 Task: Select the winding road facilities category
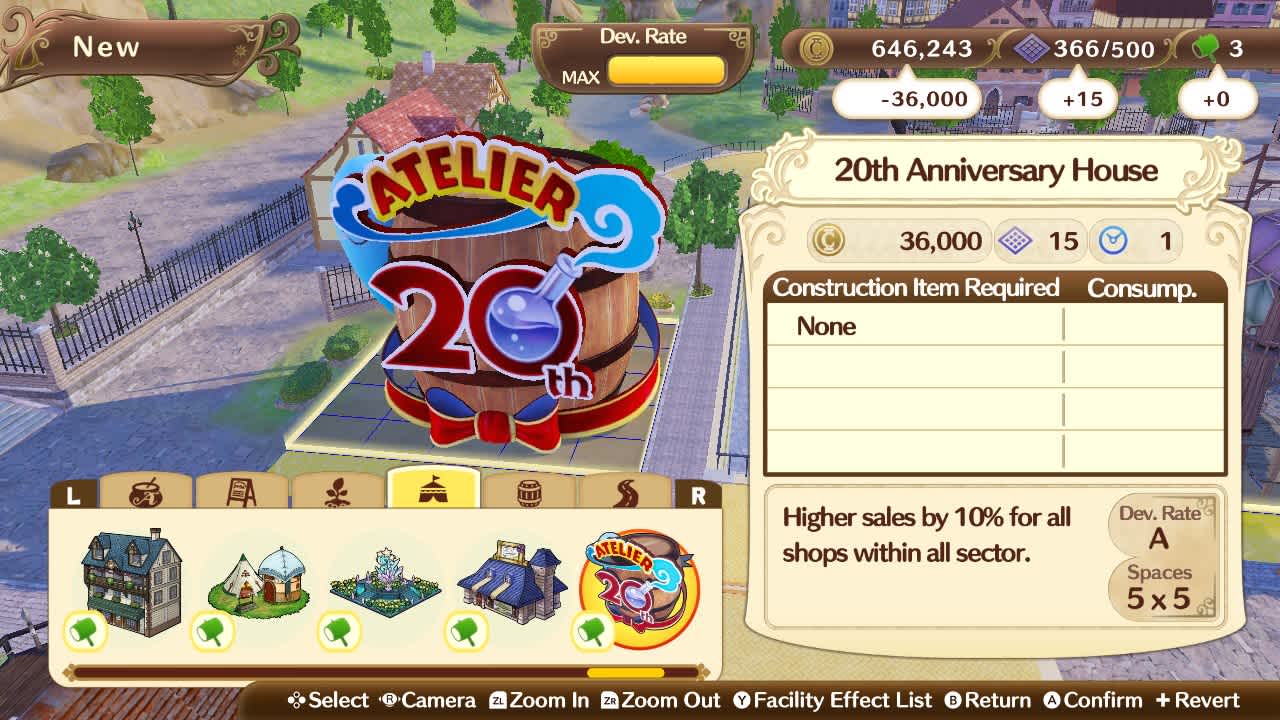coord(625,492)
